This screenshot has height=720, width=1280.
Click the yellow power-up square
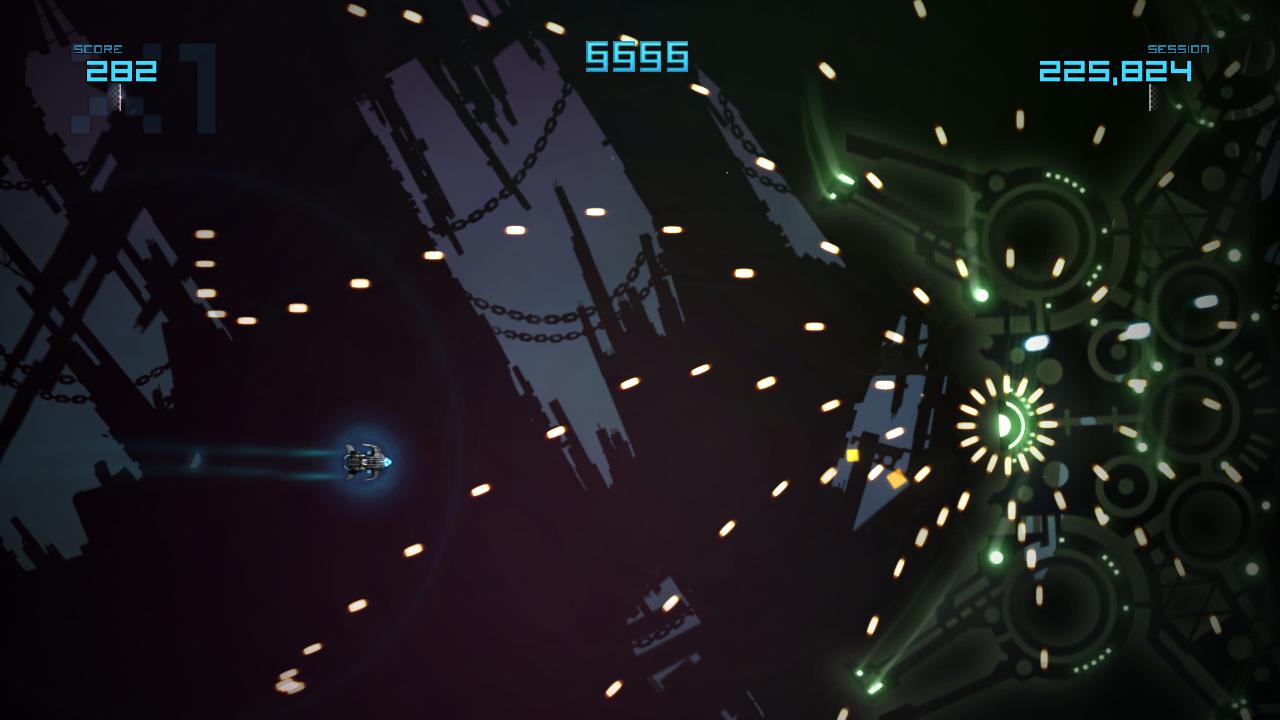[x=852, y=455]
